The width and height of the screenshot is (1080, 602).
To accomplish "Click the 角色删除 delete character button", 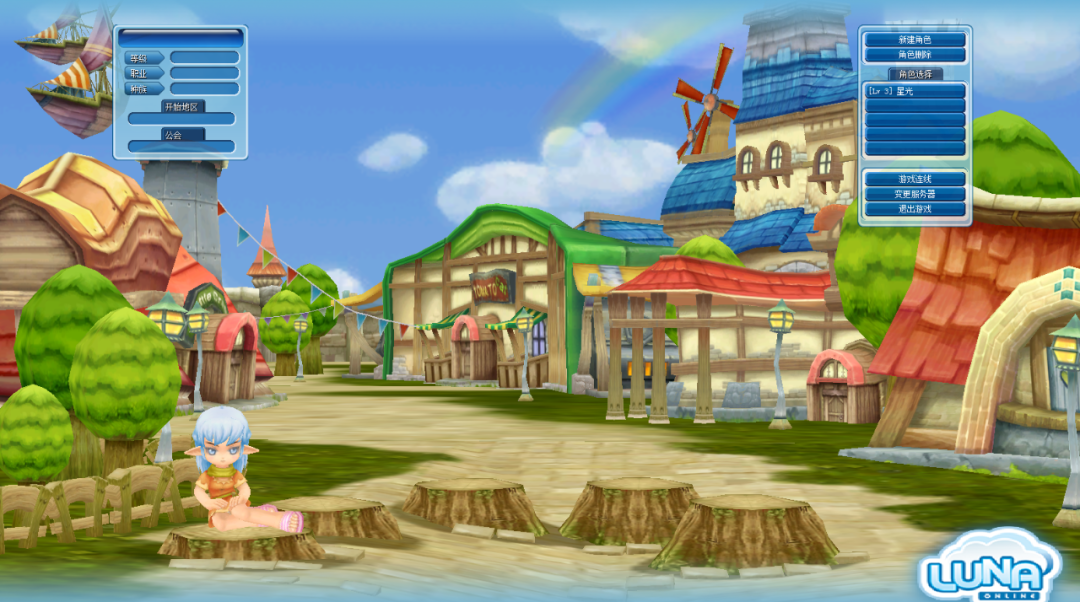I will pyautogui.click(x=915, y=55).
